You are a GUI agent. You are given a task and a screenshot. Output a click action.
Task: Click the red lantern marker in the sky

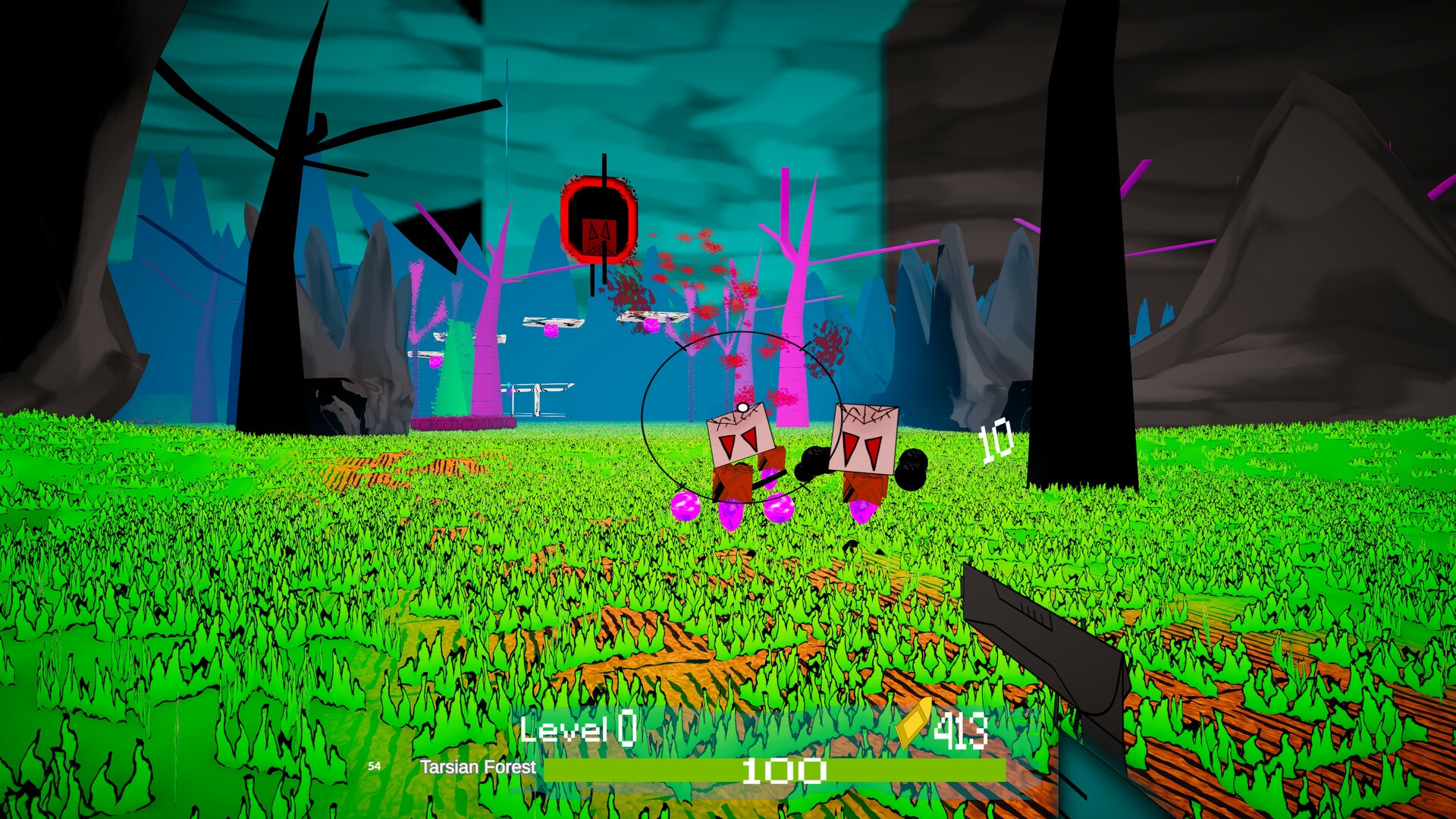coord(598,218)
